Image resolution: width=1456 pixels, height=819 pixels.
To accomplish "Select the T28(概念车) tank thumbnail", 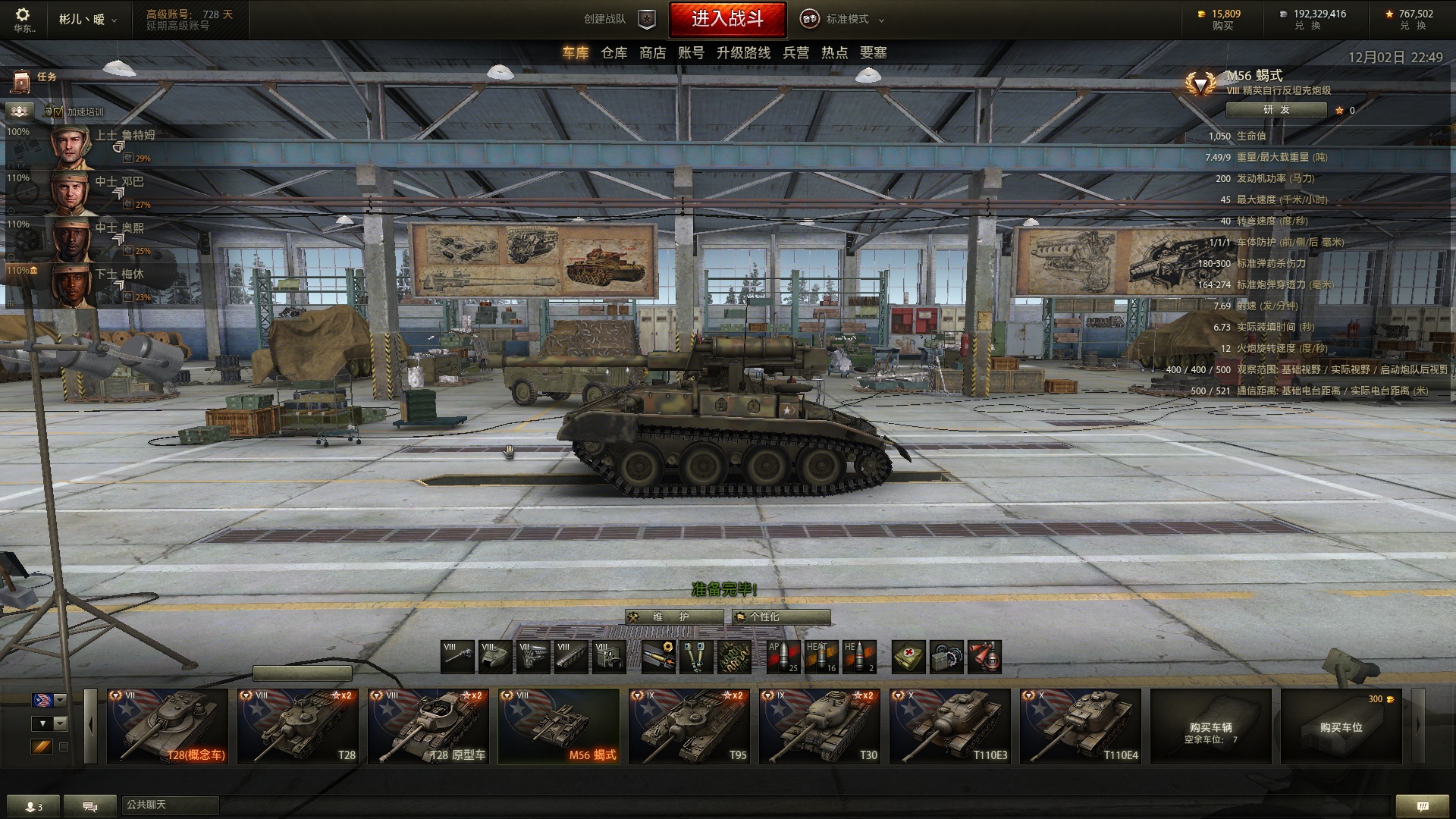I will [x=167, y=726].
